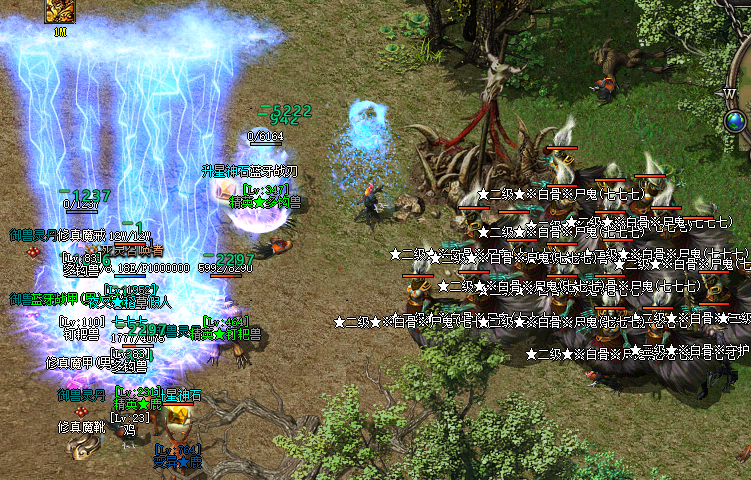Click the golden buff icon labeled 1M
Viewport: 751px width, 480px height.
point(60,12)
